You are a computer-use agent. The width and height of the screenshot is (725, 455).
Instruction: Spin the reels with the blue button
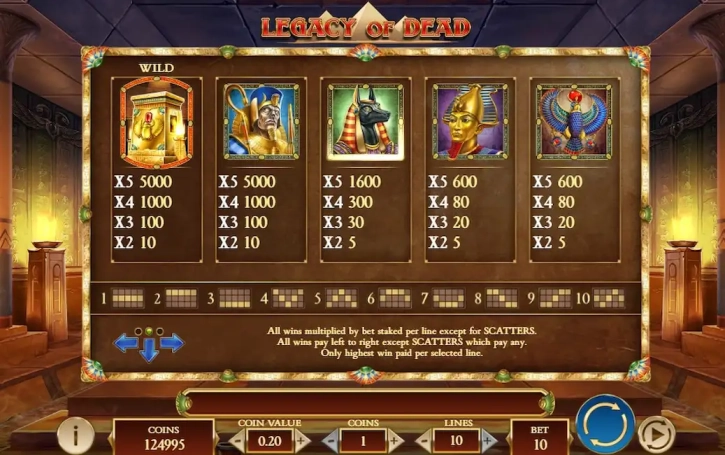click(605, 425)
